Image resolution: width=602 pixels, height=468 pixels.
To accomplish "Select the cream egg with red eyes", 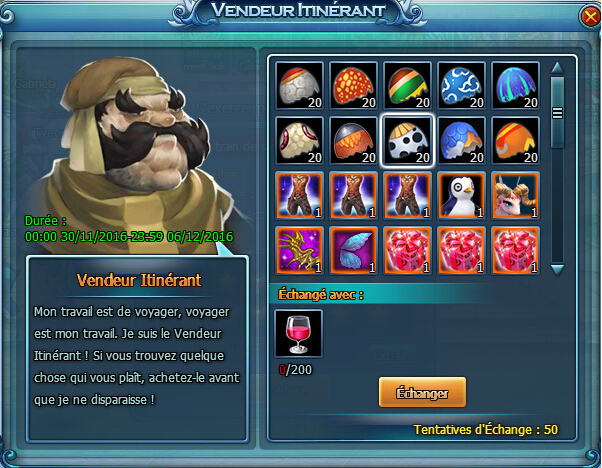I will (300, 140).
